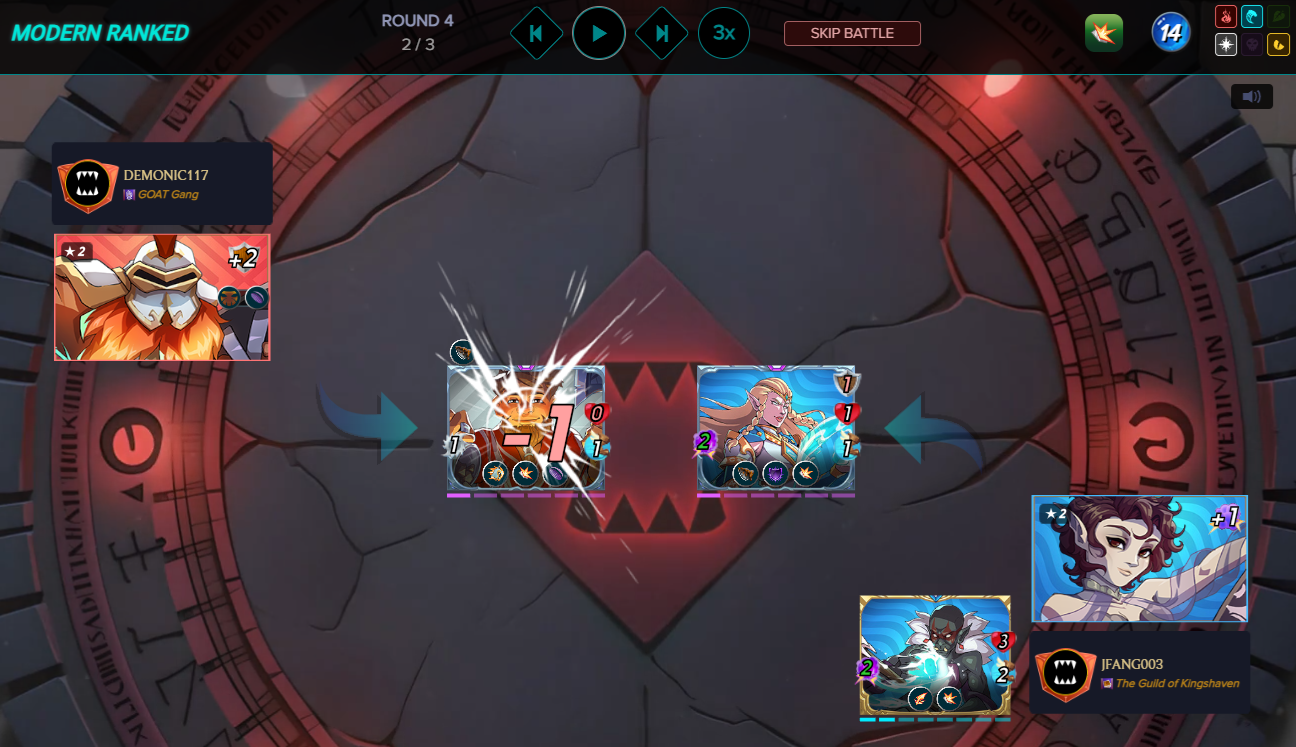Jump back to the previous round
The height and width of the screenshot is (747, 1296).
pyautogui.click(x=536, y=33)
